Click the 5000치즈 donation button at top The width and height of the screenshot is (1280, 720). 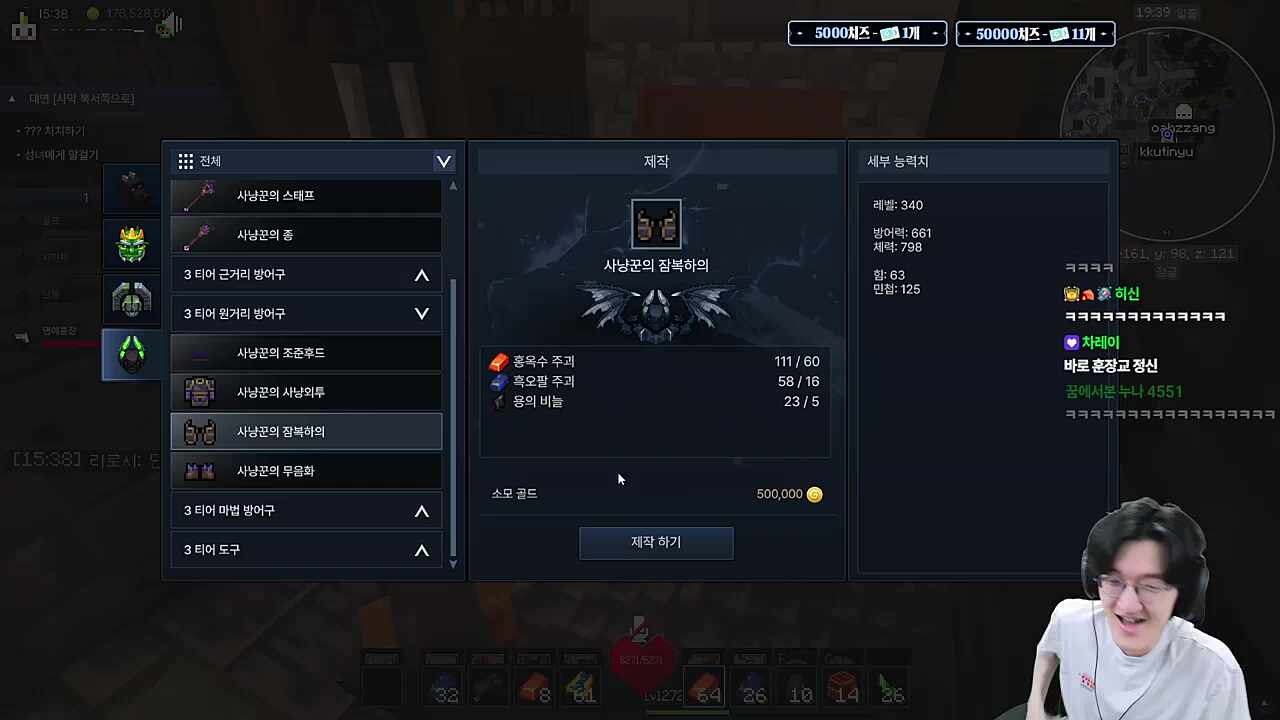click(x=866, y=33)
